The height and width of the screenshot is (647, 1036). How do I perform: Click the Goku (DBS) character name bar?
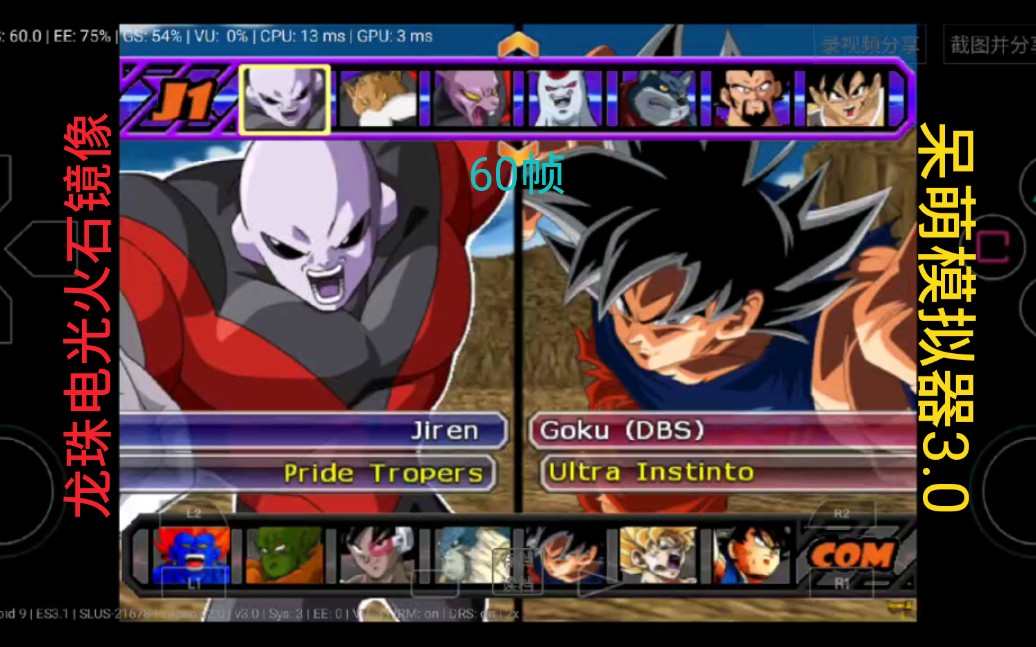[720, 431]
